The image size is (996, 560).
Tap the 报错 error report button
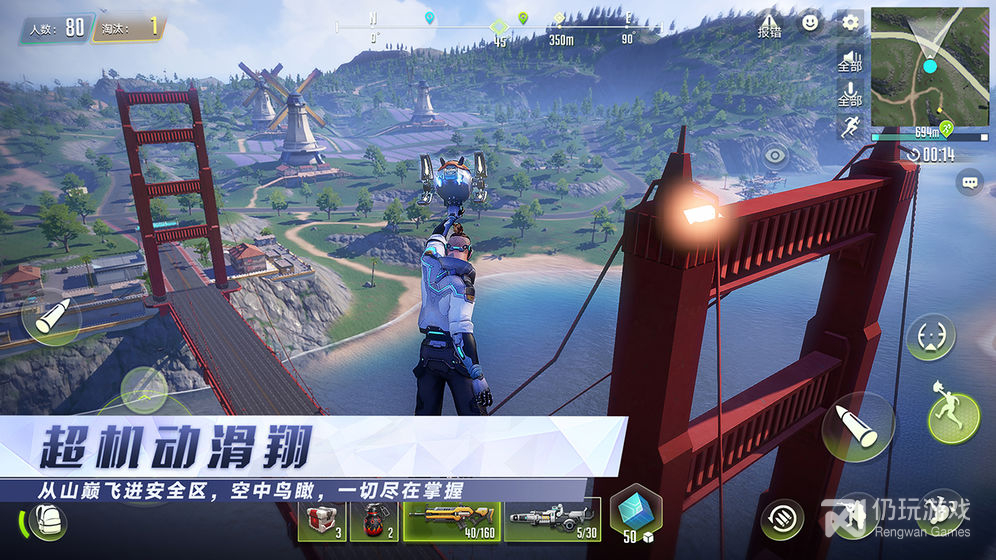[769, 24]
